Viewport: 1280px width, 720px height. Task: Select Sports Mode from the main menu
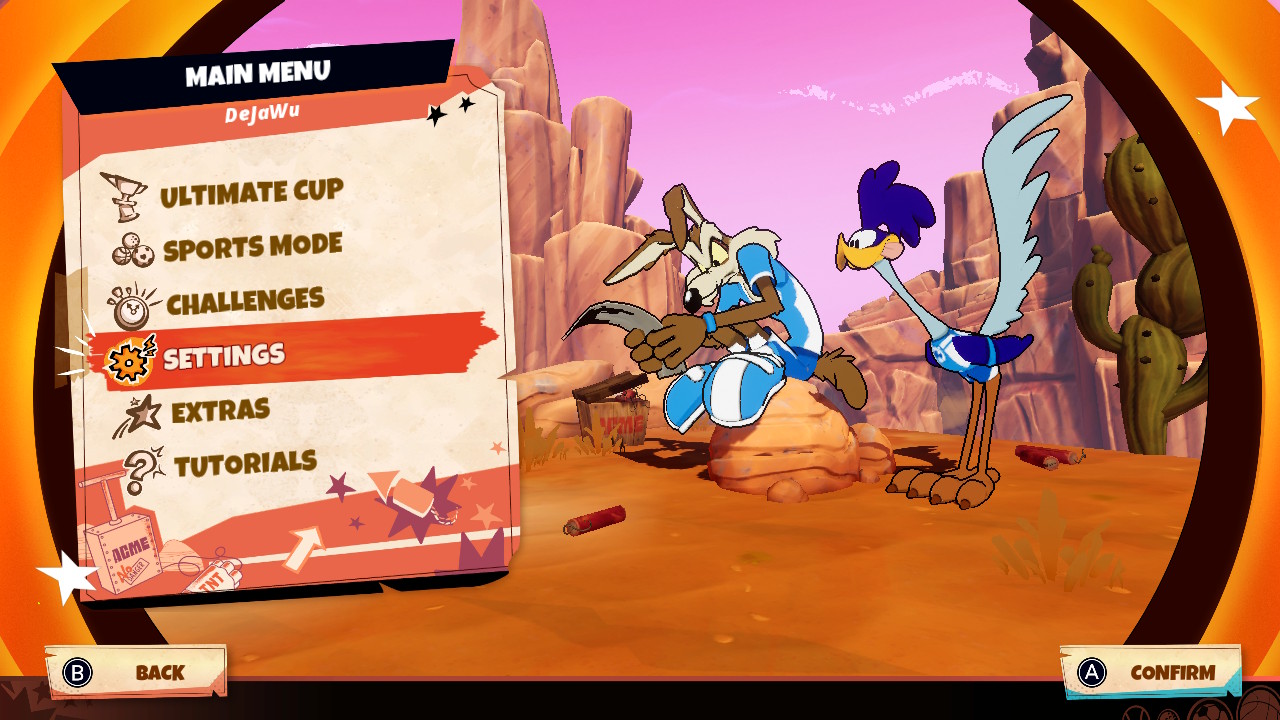click(252, 247)
